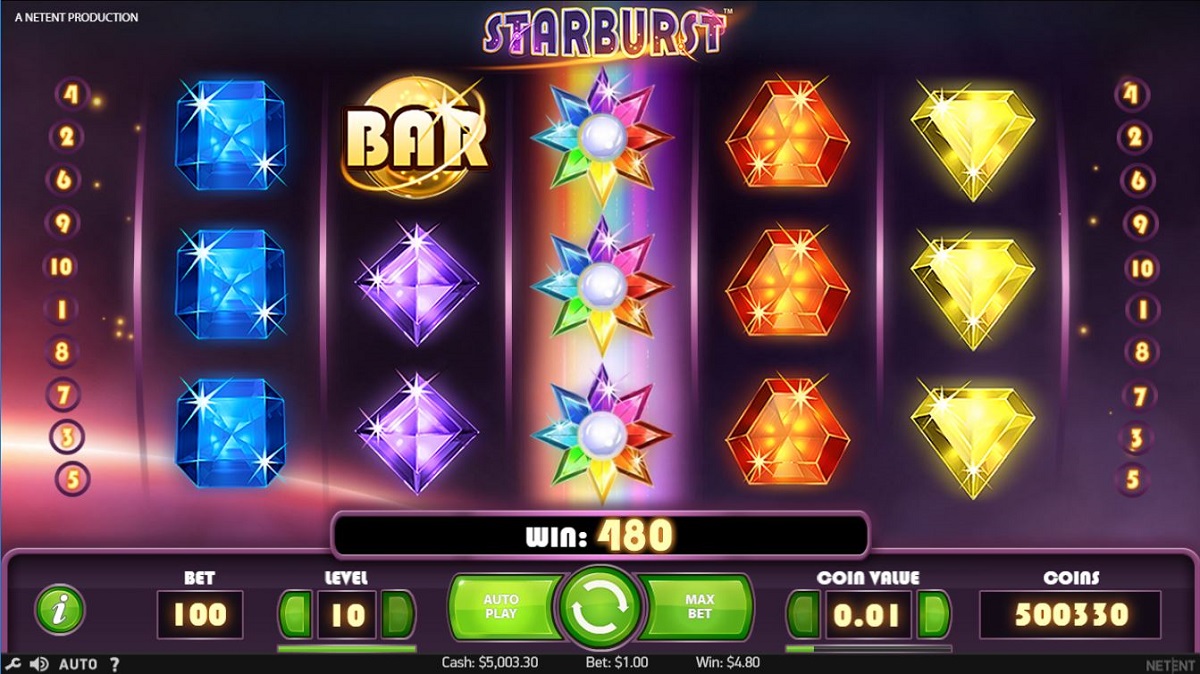
Task: Open the question mark help
Action: 114,664
